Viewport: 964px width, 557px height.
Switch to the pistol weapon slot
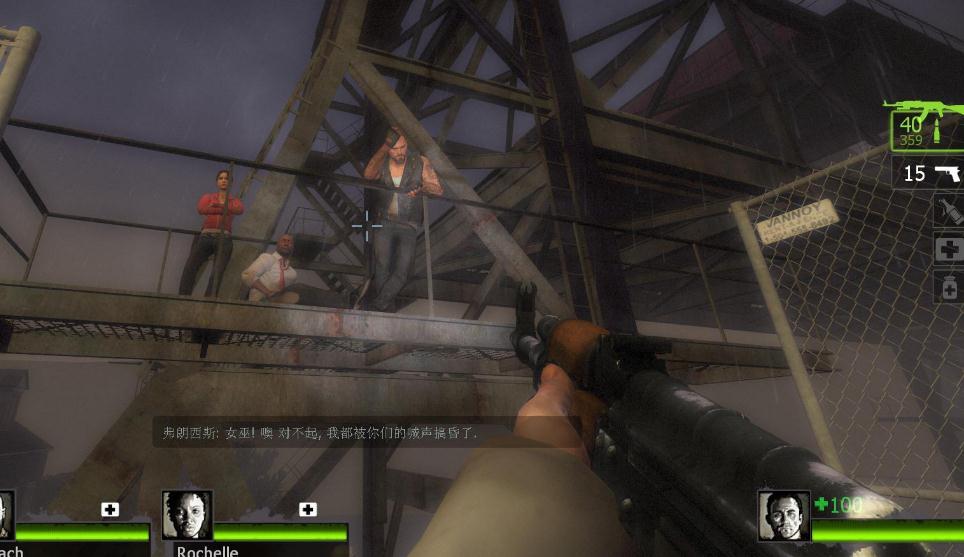click(x=931, y=174)
